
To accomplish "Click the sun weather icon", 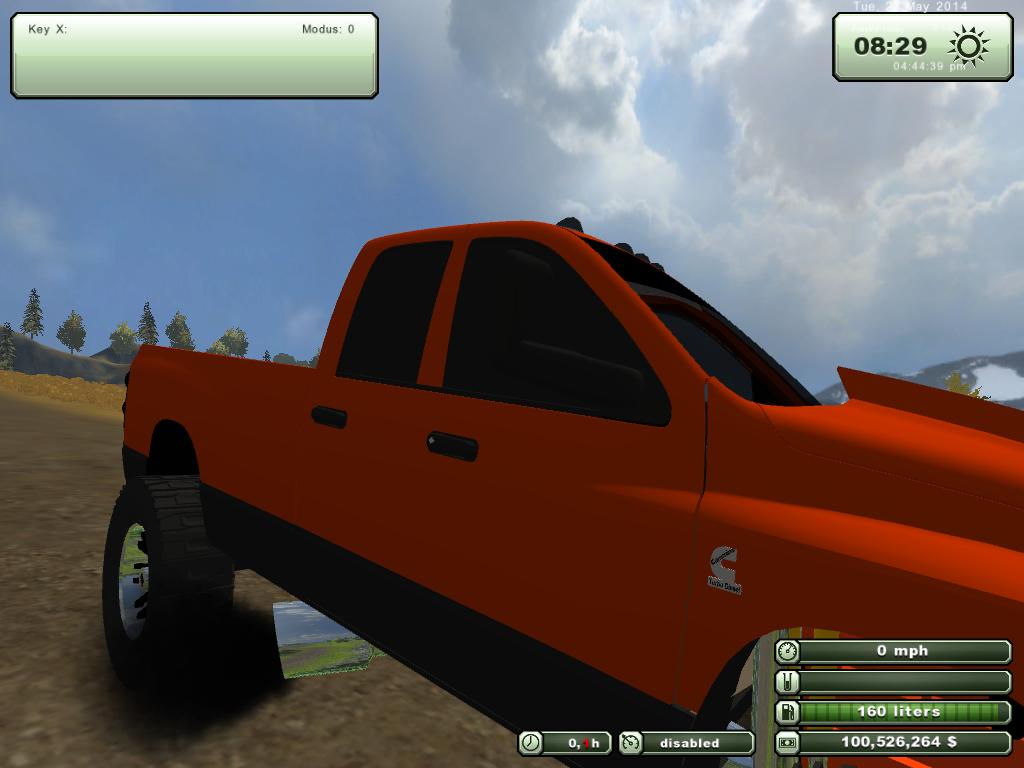I will pyautogui.click(x=968, y=45).
